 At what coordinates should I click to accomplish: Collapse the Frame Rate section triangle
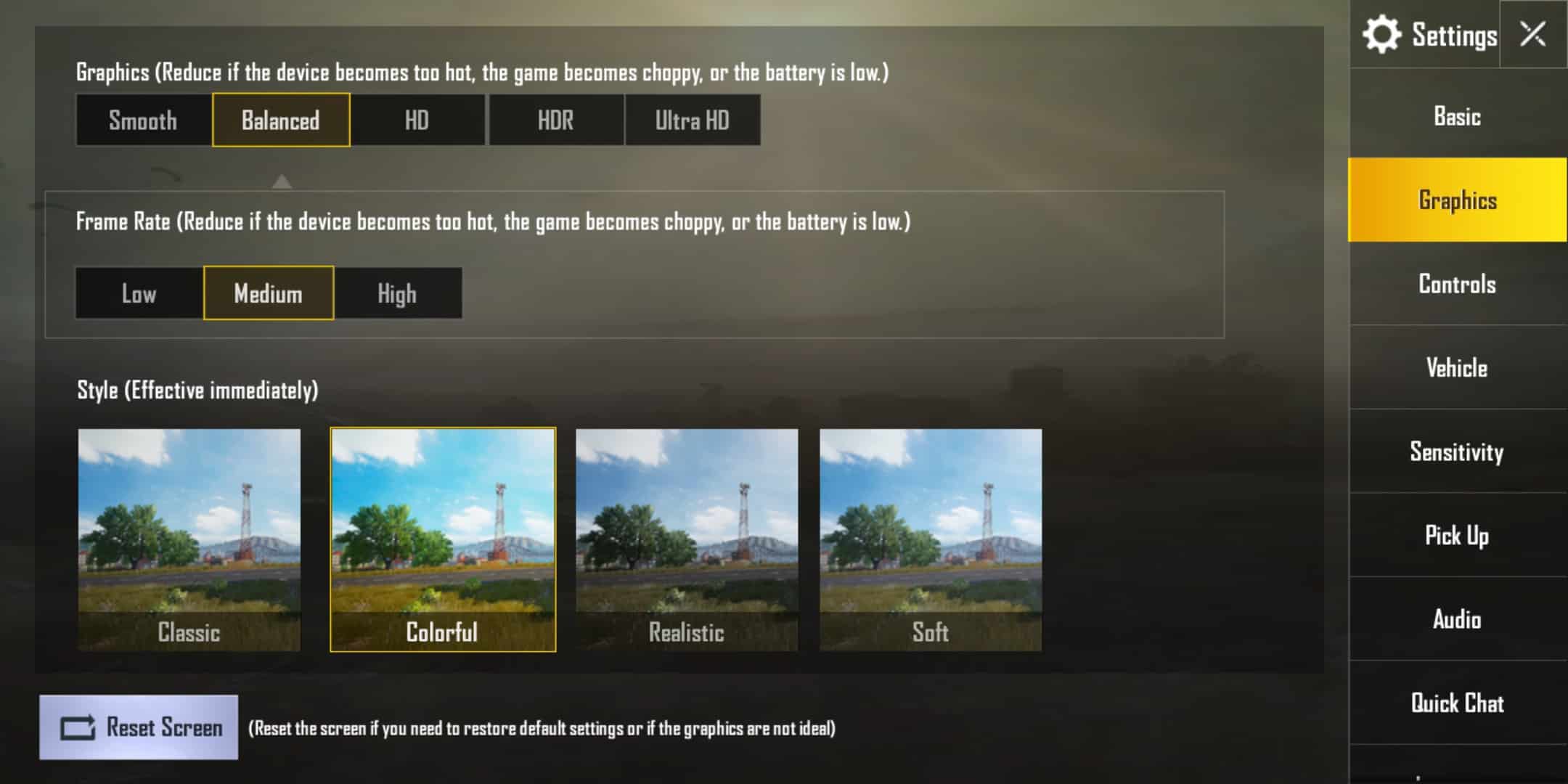(283, 181)
